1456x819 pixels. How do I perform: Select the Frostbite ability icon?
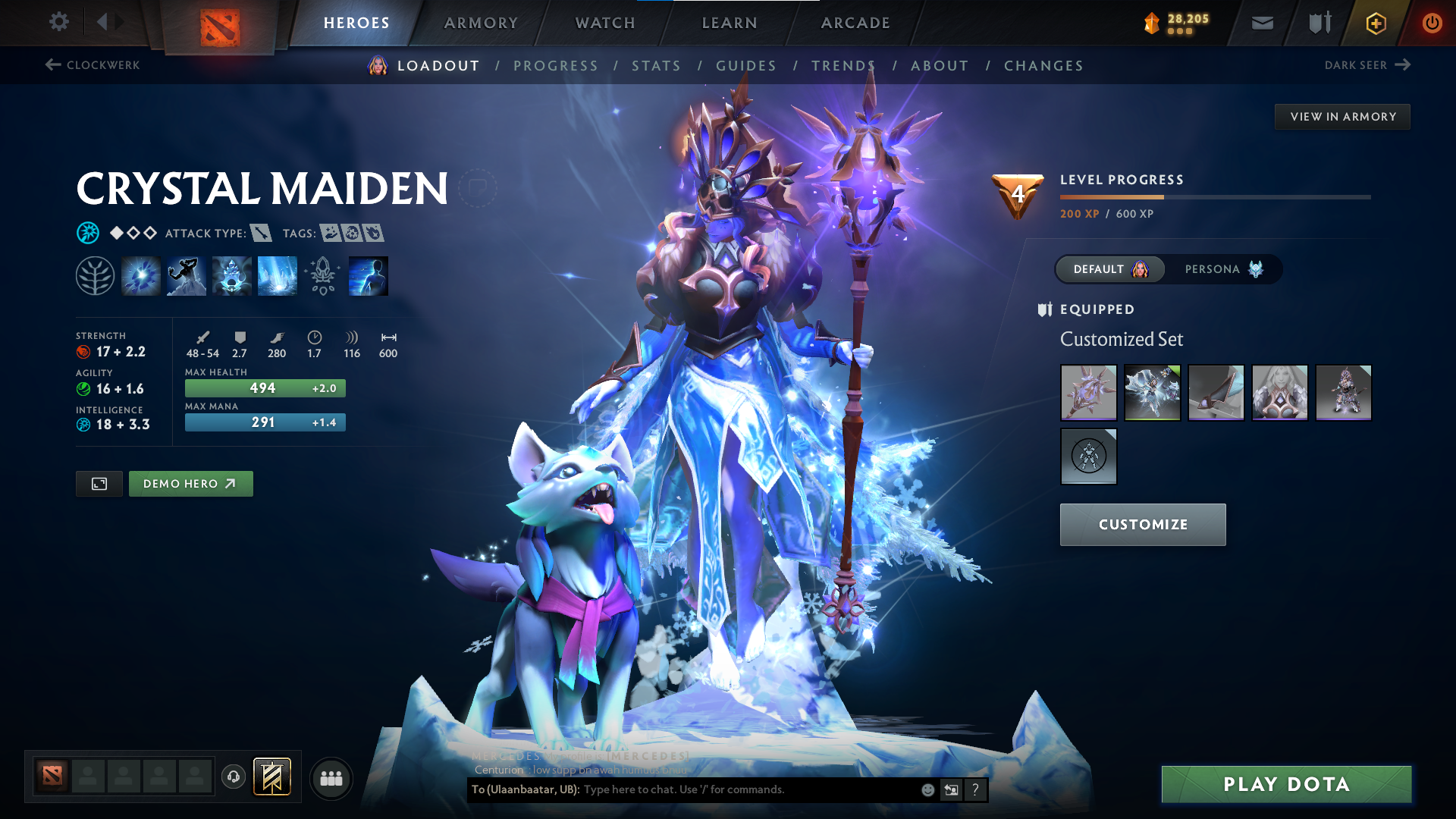point(186,275)
